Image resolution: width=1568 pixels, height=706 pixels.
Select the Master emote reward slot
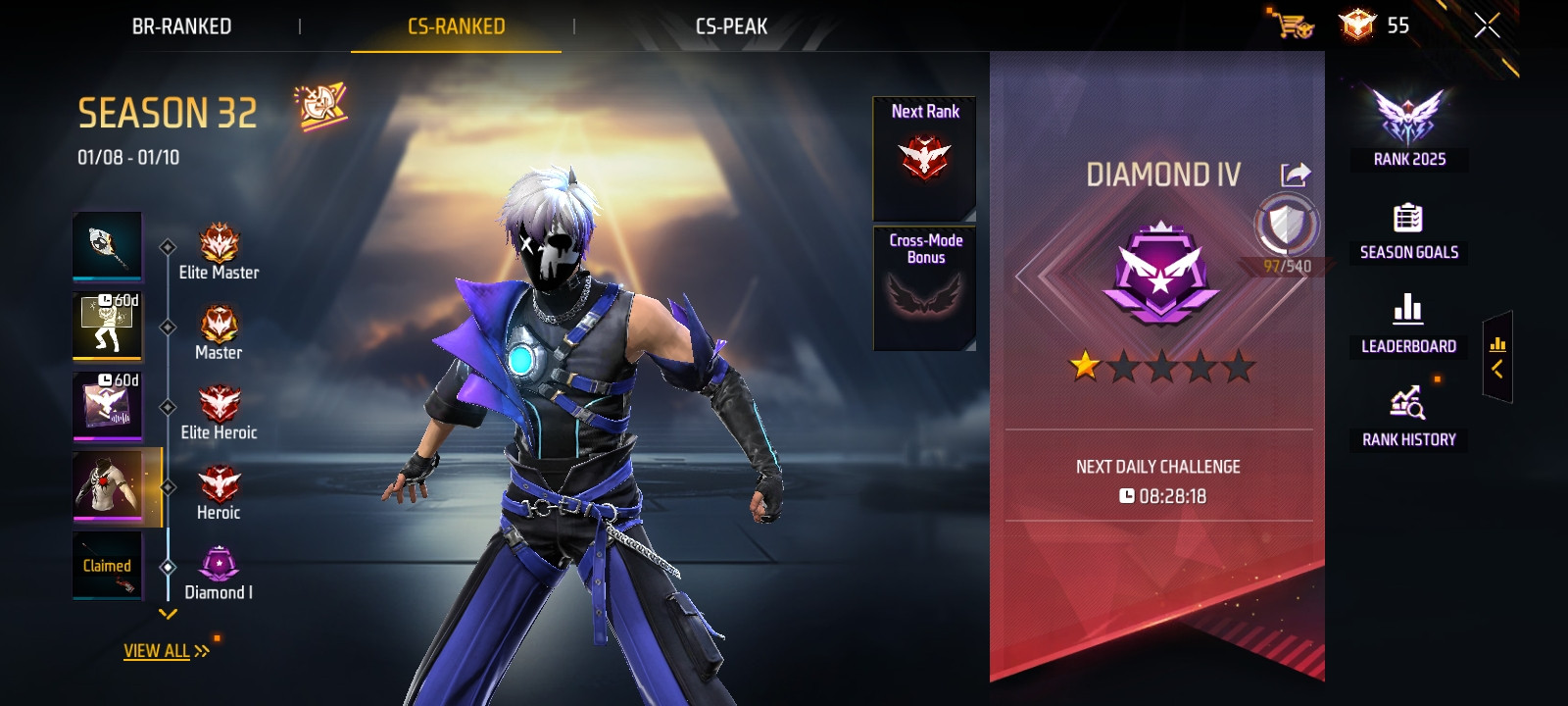click(x=108, y=327)
